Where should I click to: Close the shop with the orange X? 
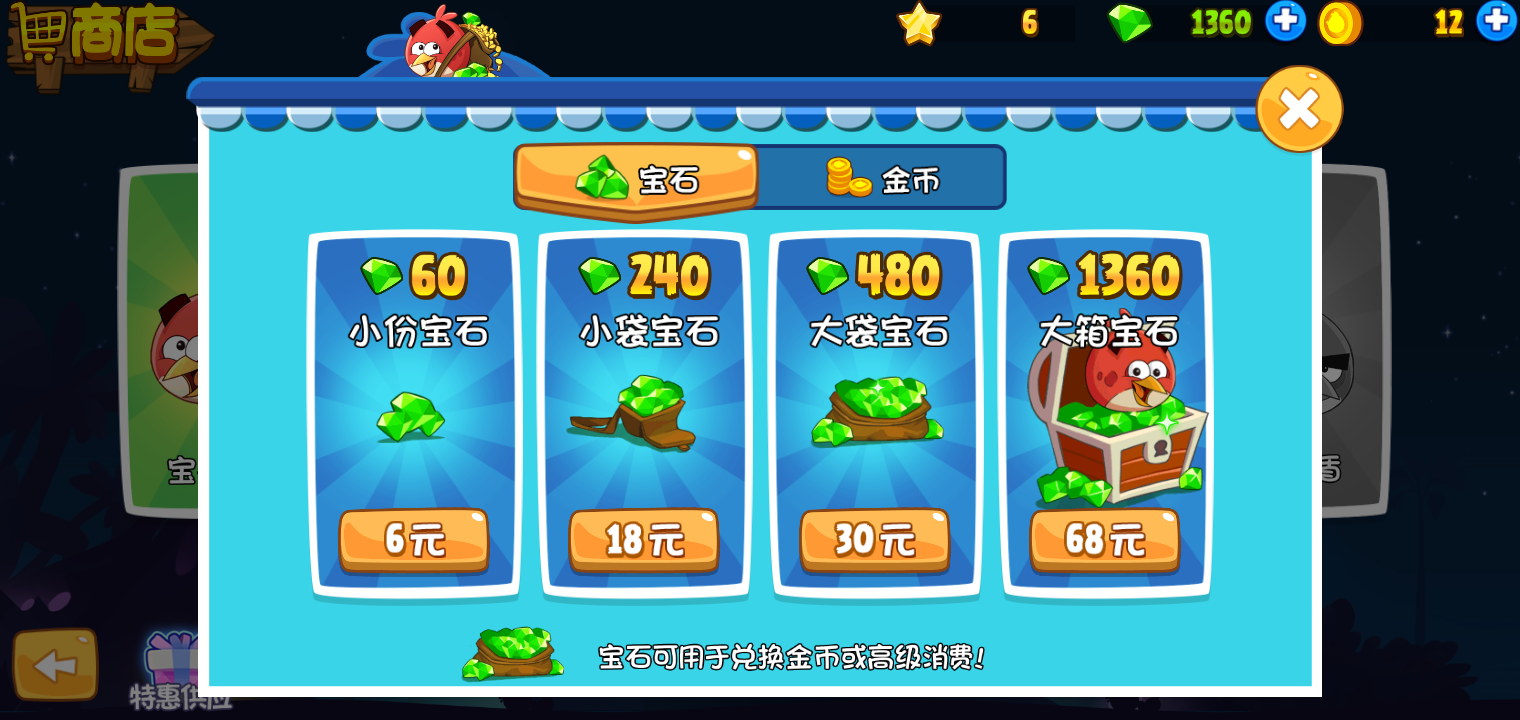click(1299, 108)
